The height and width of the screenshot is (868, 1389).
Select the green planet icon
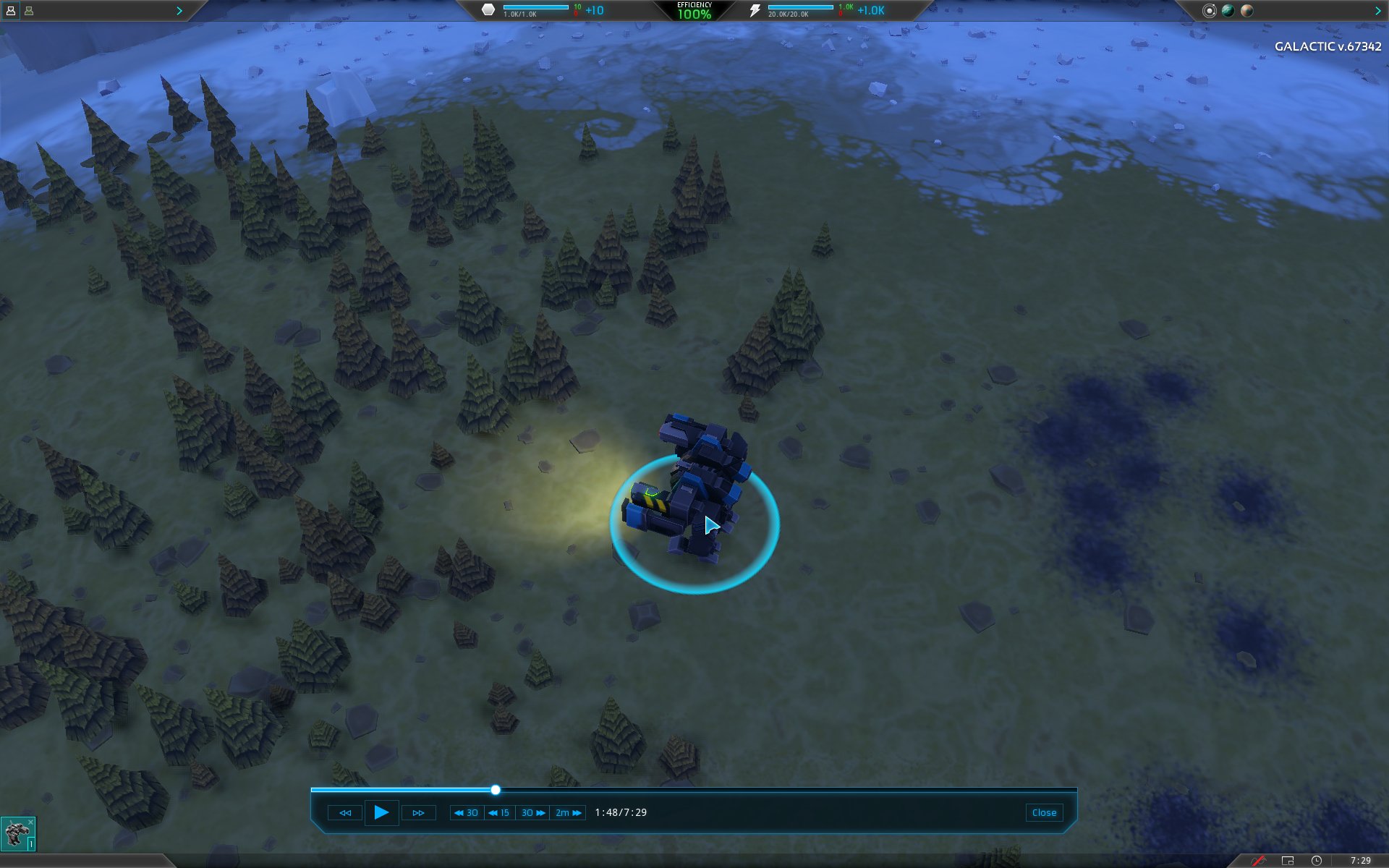point(1228,11)
